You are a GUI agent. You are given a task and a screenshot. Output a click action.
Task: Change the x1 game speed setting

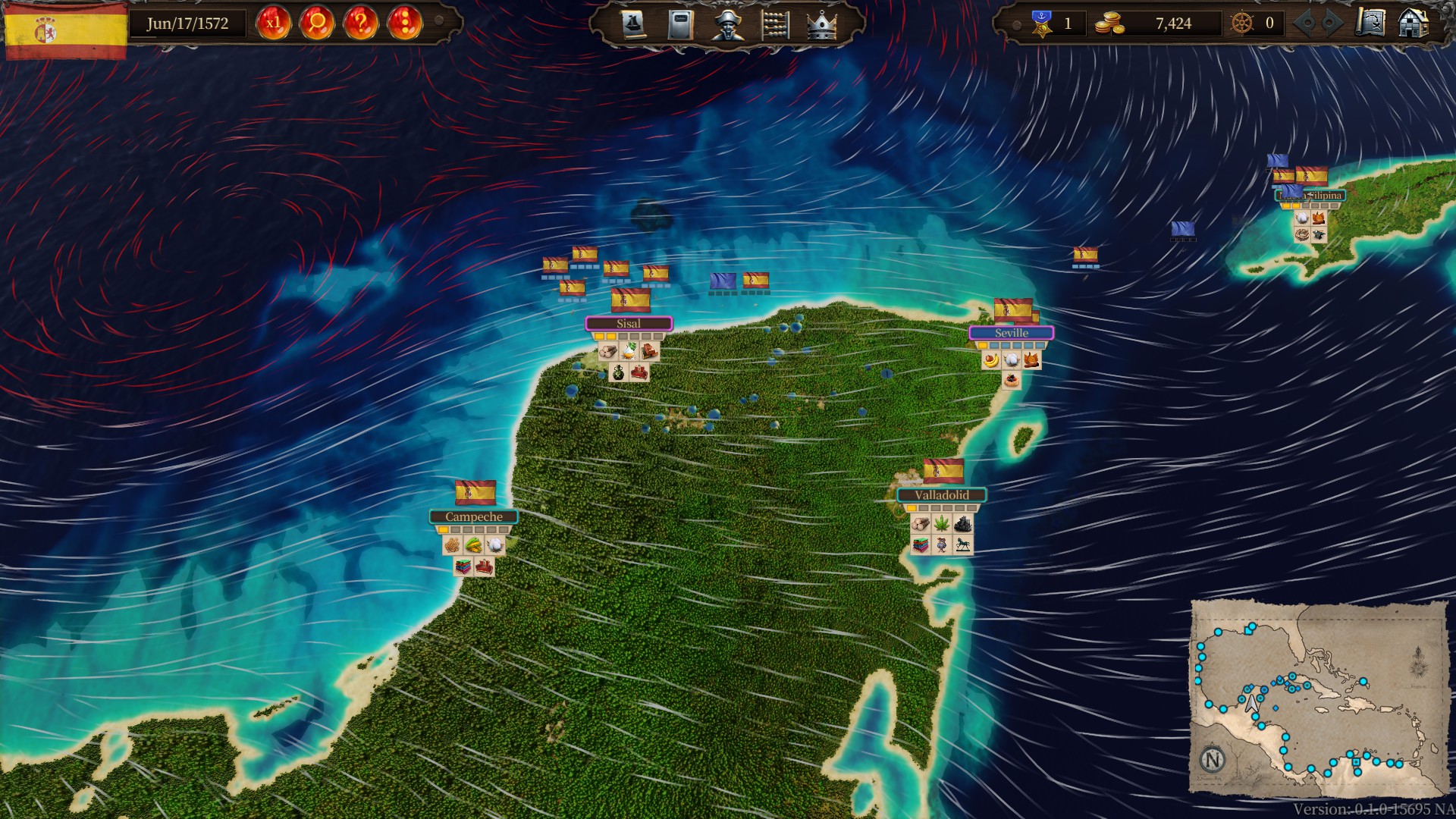273,24
